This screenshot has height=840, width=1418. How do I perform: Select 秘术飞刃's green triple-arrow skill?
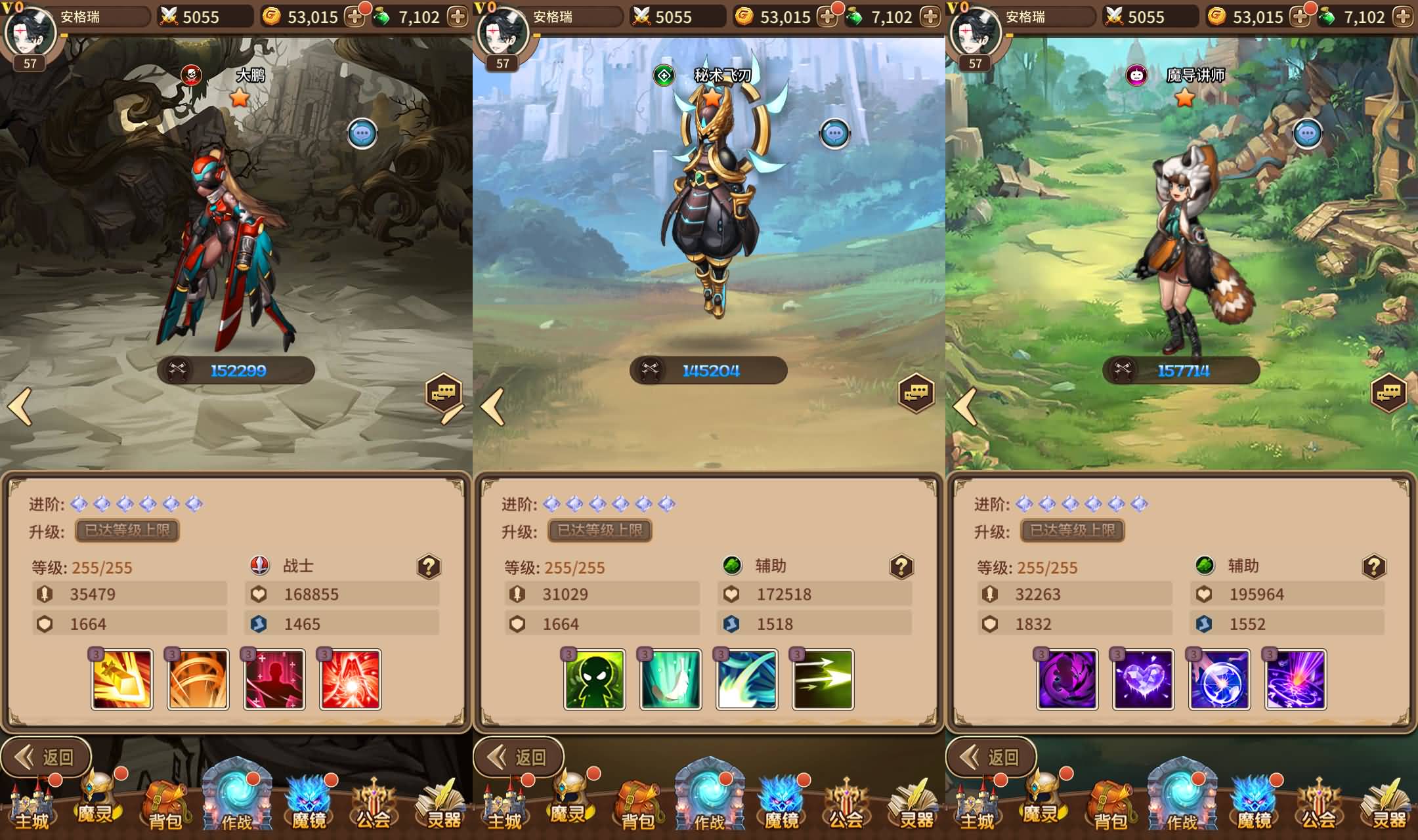823,680
